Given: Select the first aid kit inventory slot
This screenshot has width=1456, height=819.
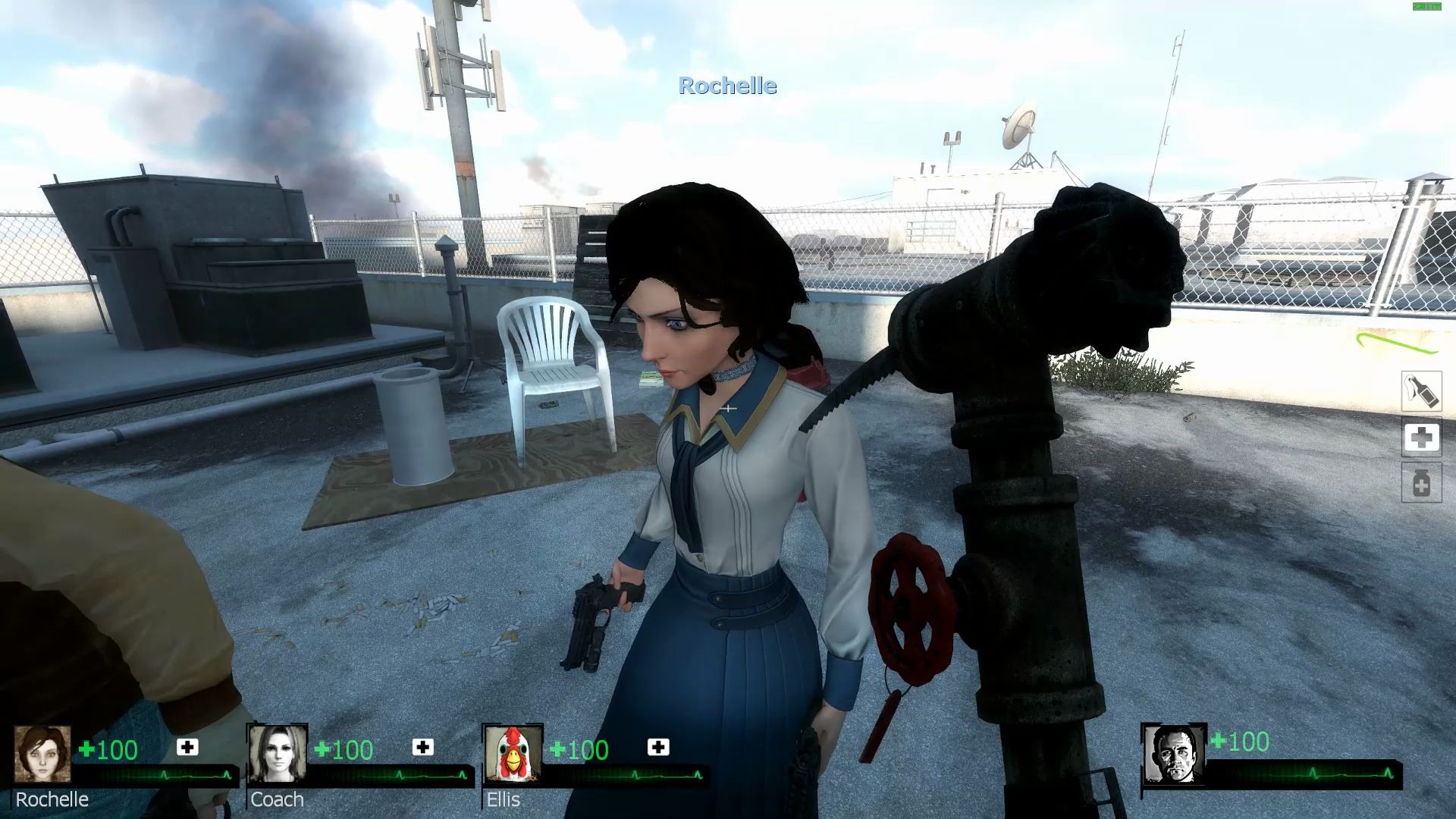Looking at the screenshot, I should (x=1421, y=438).
